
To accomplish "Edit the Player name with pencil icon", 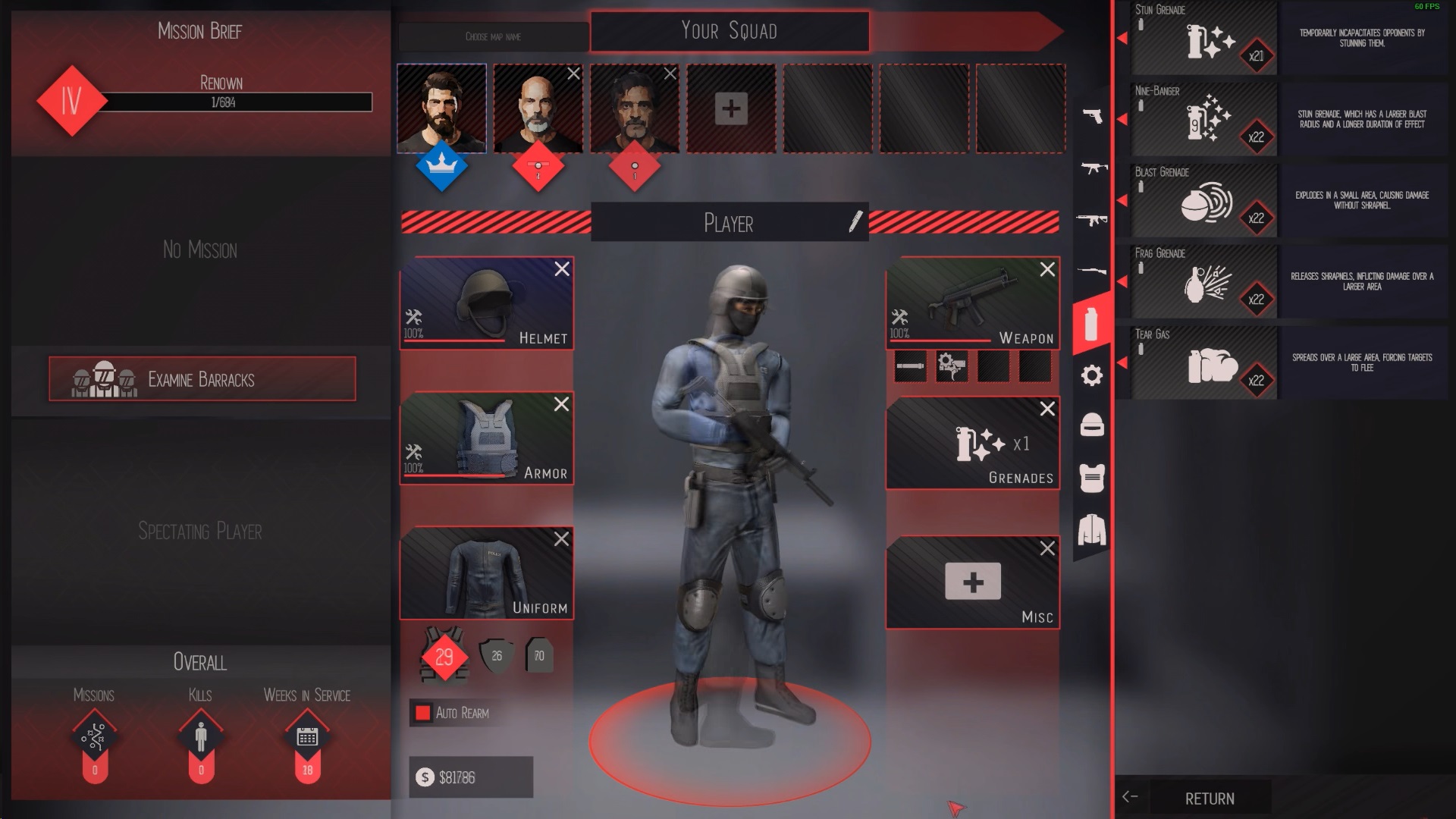I will [x=855, y=222].
